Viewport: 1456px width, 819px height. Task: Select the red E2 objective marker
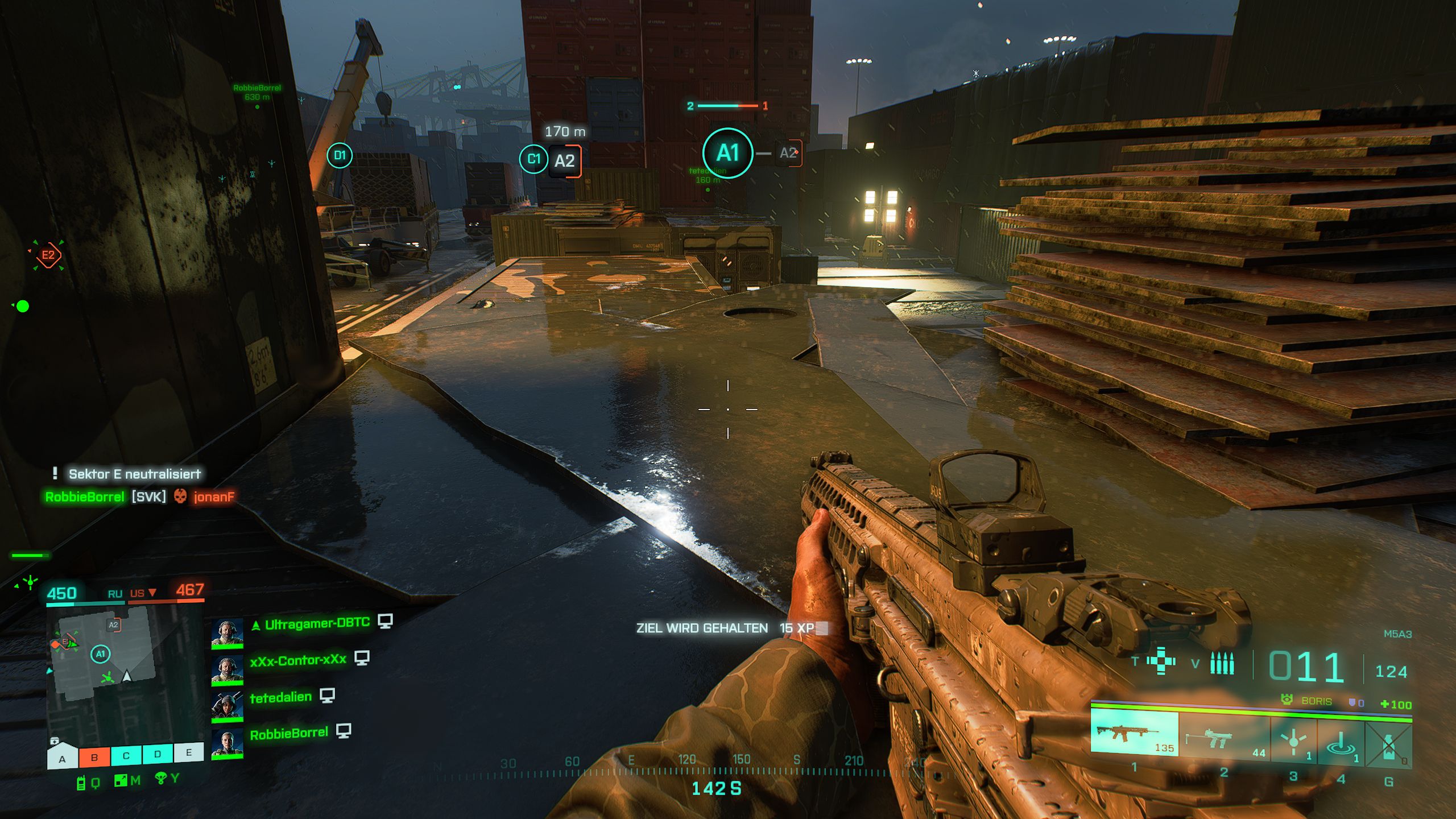pyautogui.click(x=48, y=255)
